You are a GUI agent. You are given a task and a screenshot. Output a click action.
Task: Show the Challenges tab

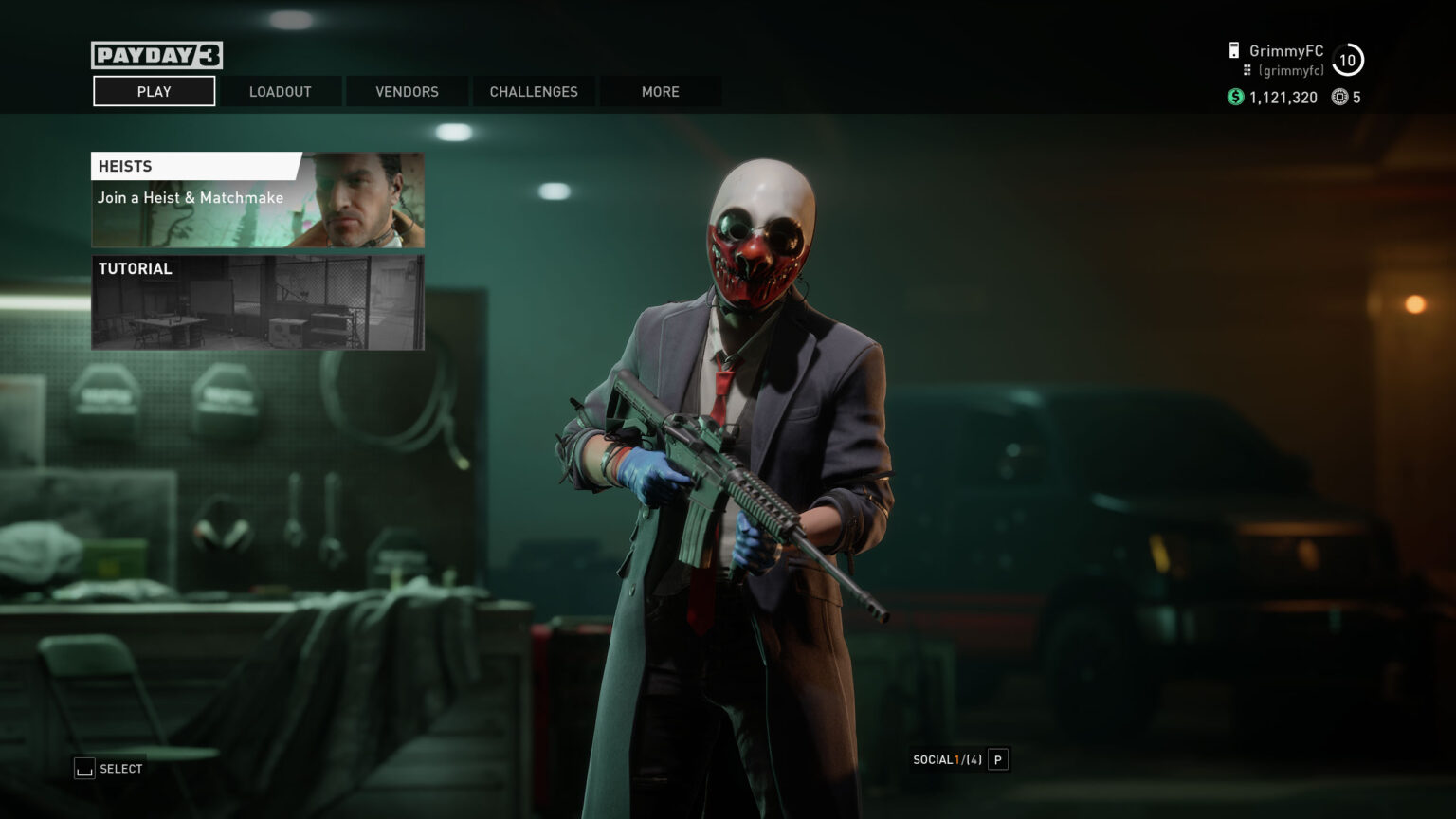[533, 92]
